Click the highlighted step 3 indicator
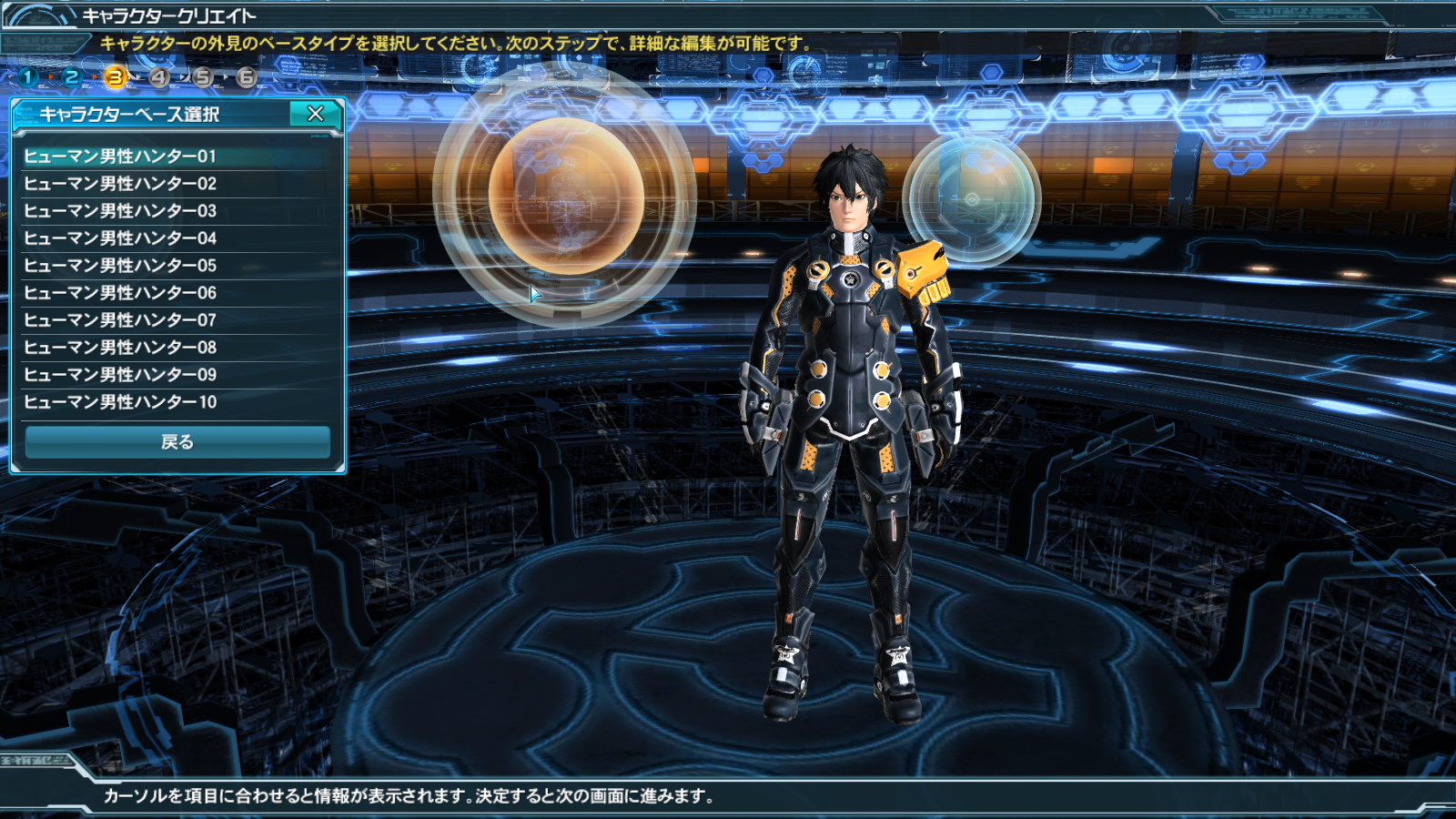 pyautogui.click(x=116, y=77)
